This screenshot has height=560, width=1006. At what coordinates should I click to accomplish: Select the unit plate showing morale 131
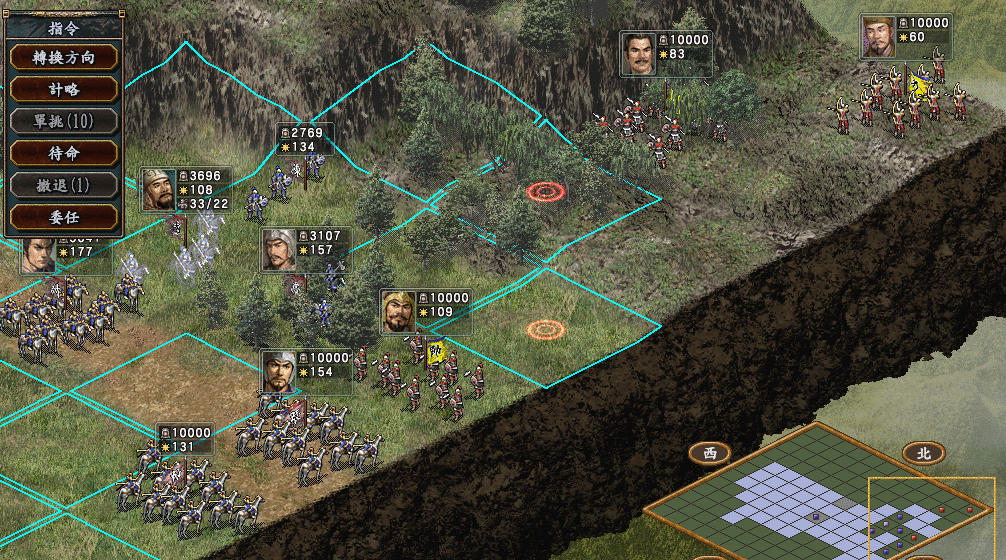[185, 440]
